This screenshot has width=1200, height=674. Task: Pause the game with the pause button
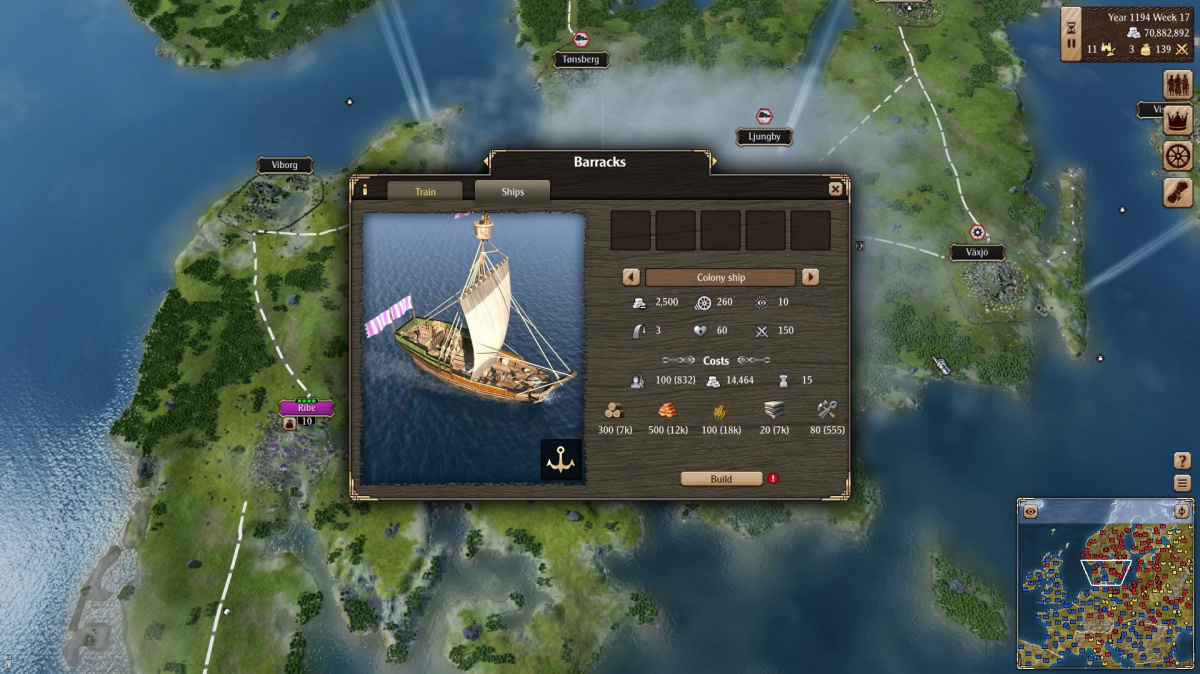pos(1071,43)
